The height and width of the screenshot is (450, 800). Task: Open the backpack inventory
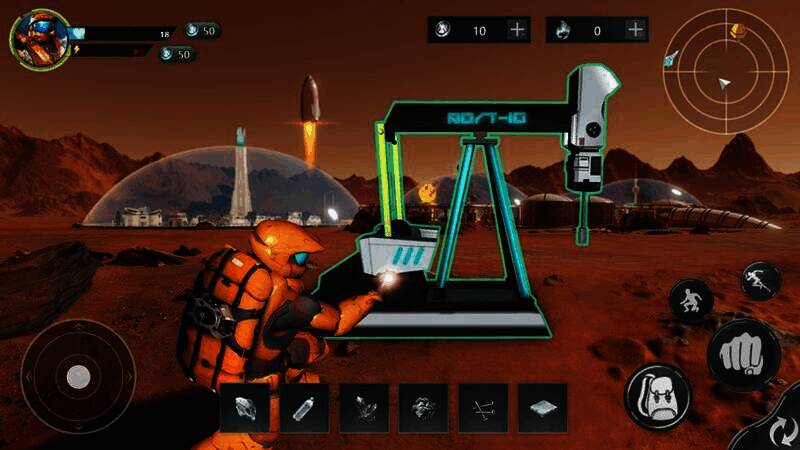point(658,397)
